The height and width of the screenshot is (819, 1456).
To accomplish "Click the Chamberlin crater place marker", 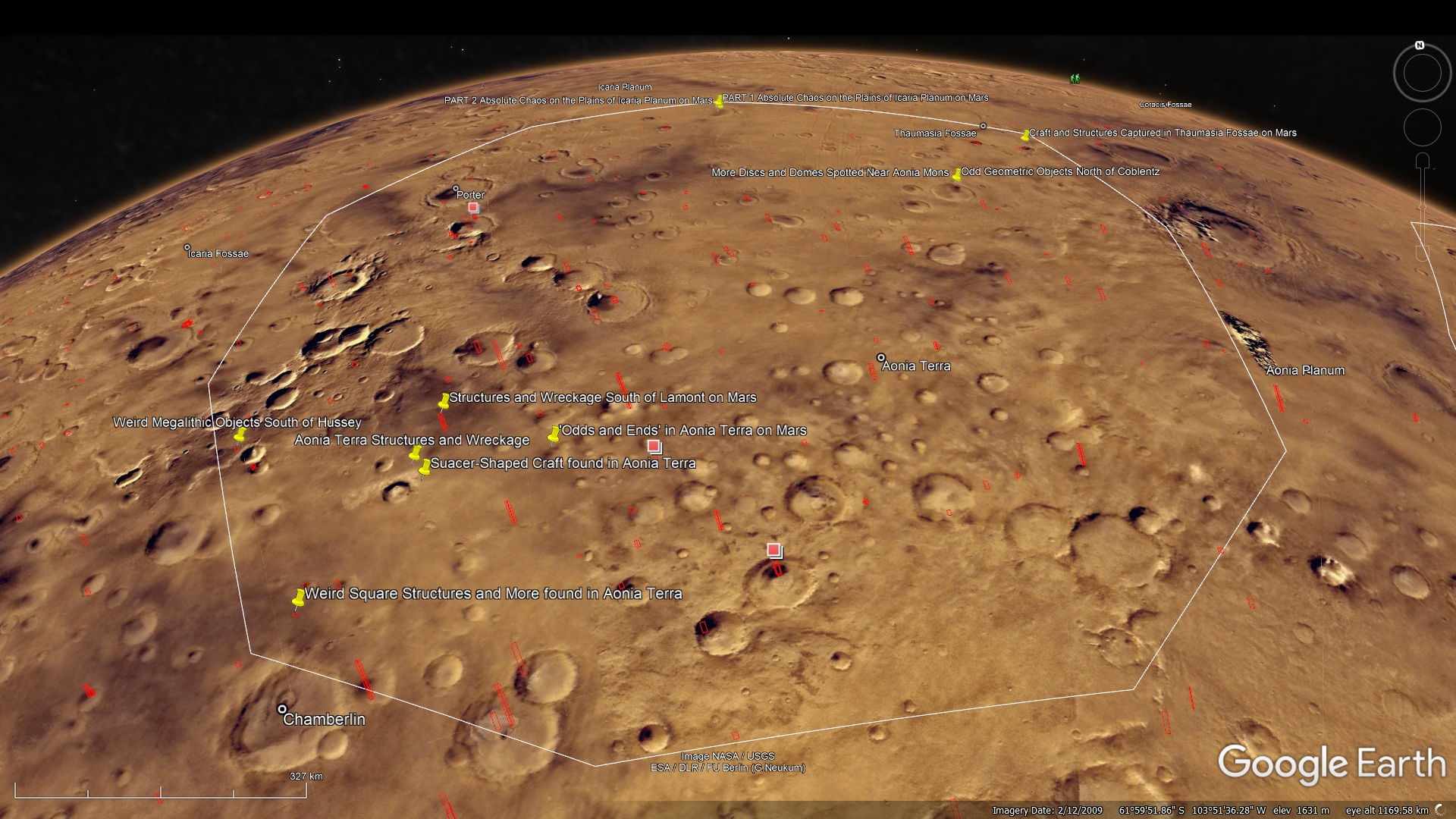I will coord(282,710).
